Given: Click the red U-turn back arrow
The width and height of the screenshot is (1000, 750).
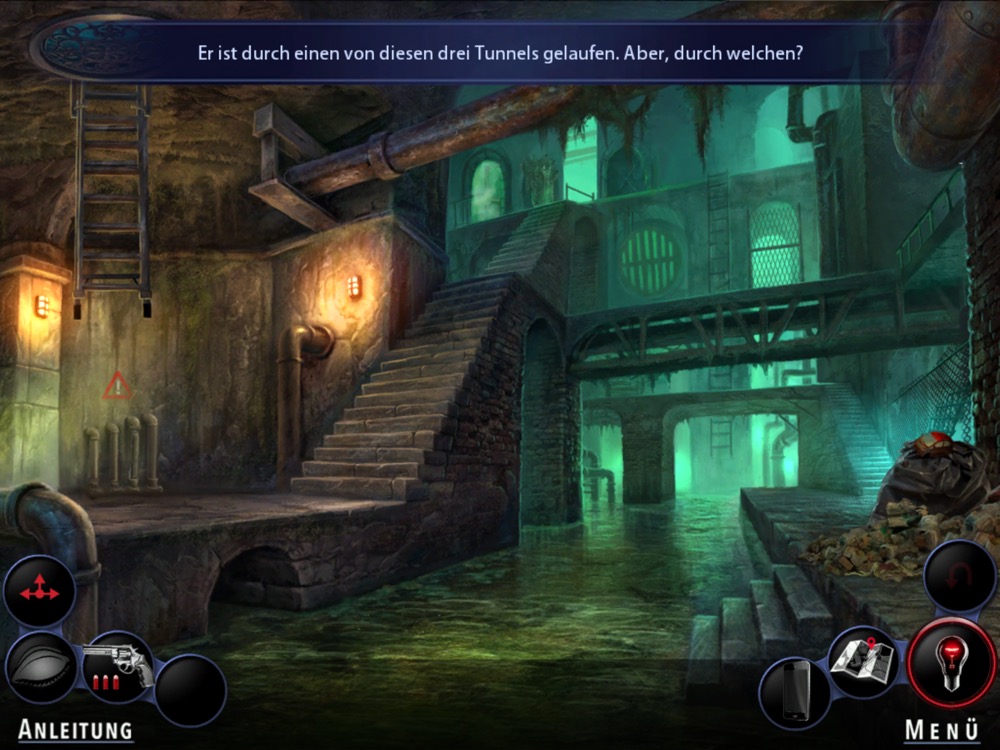Looking at the screenshot, I should (959, 577).
